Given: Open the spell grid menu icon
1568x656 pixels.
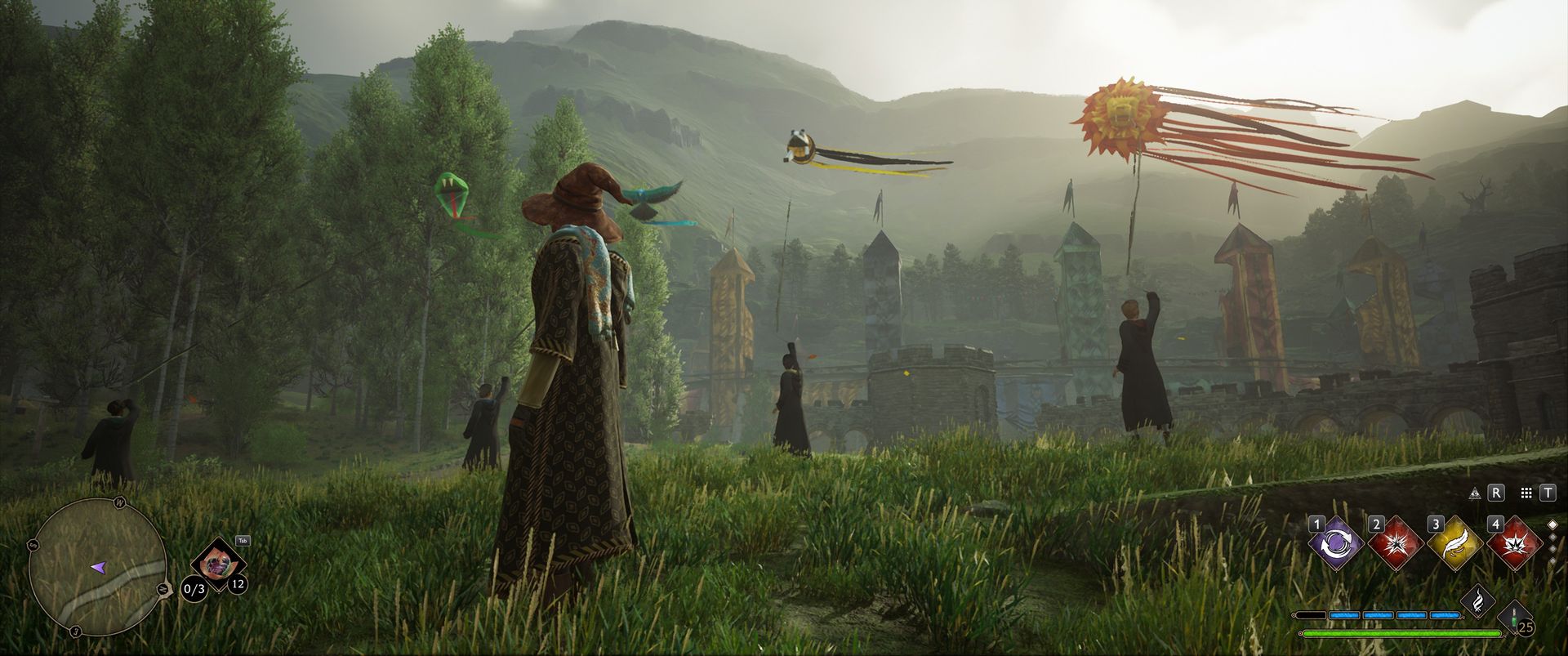Looking at the screenshot, I should (1526, 493).
